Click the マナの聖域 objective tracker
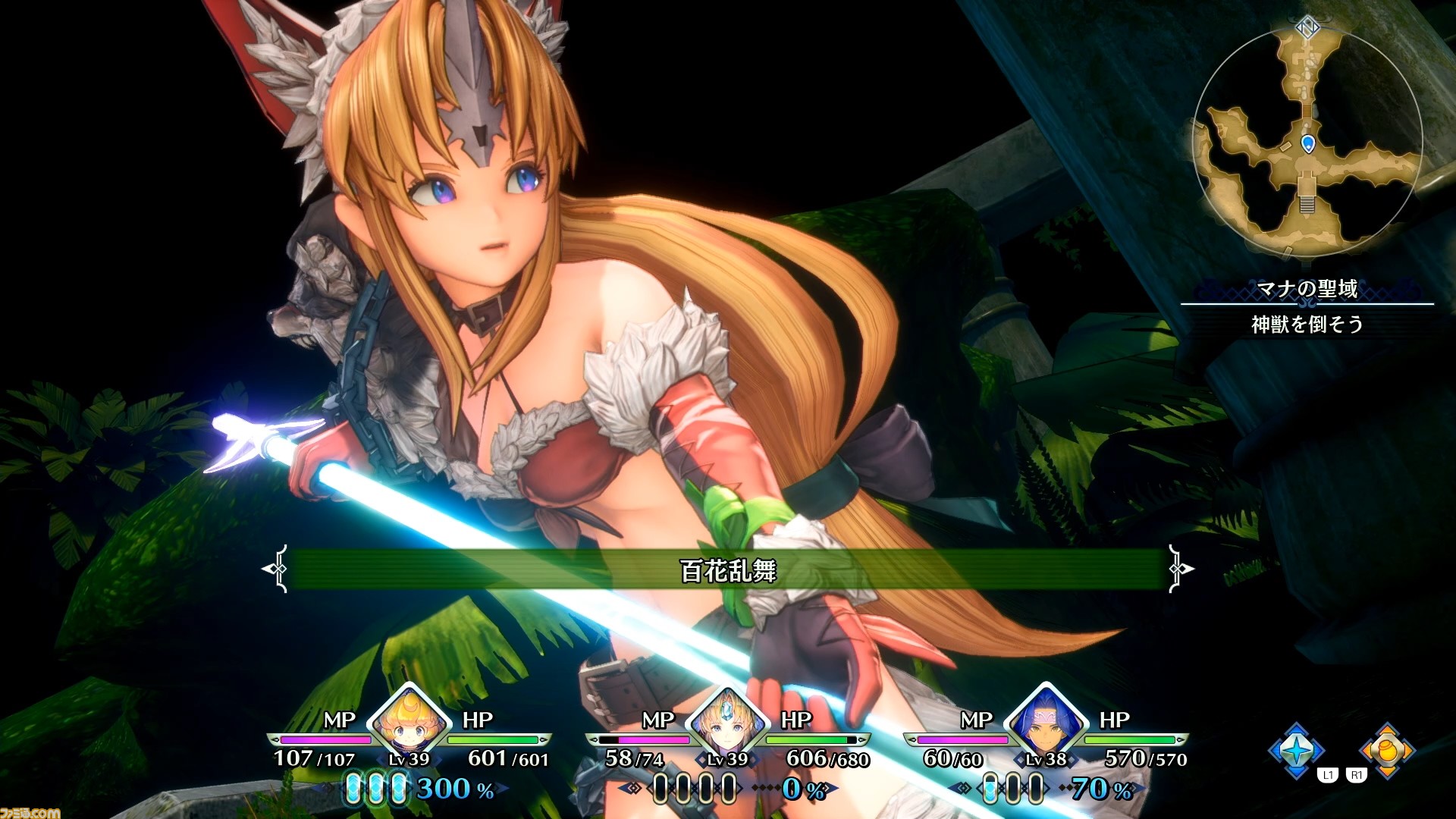 [x=1307, y=306]
